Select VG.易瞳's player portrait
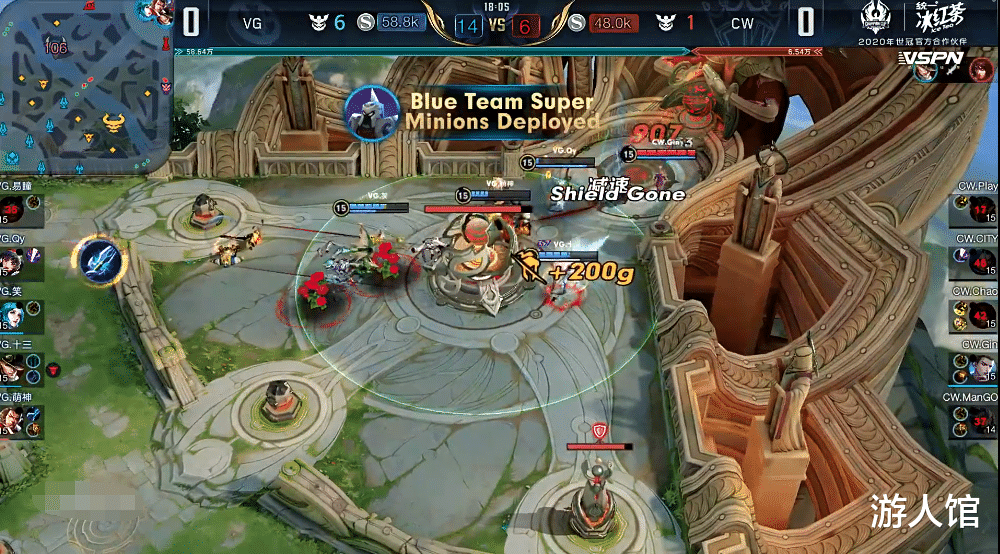Image resolution: width=1000 pixels, height=554 pixels. [14, 210]
